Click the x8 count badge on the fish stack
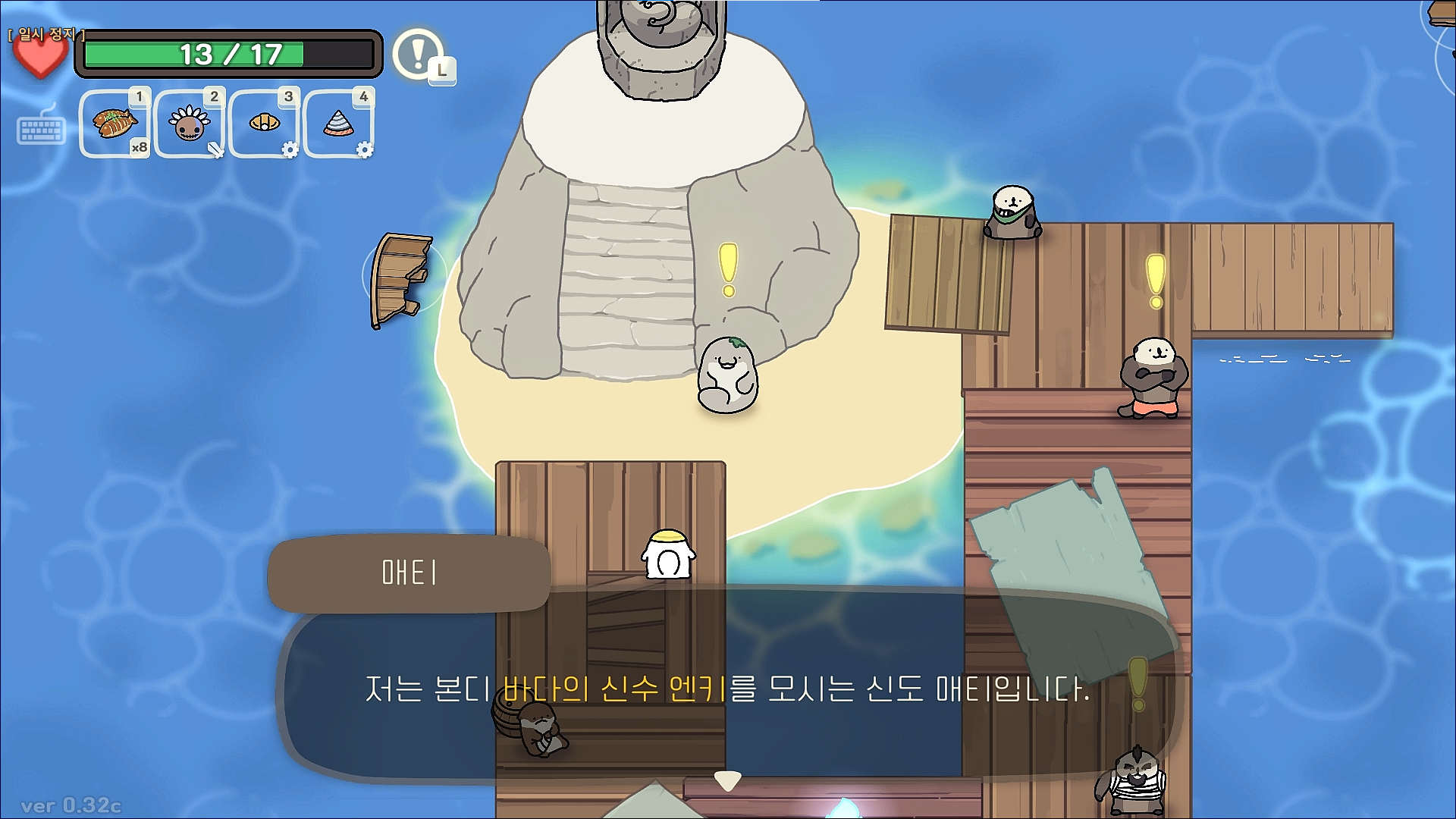 pyautogui.click(x=140, y=148)
